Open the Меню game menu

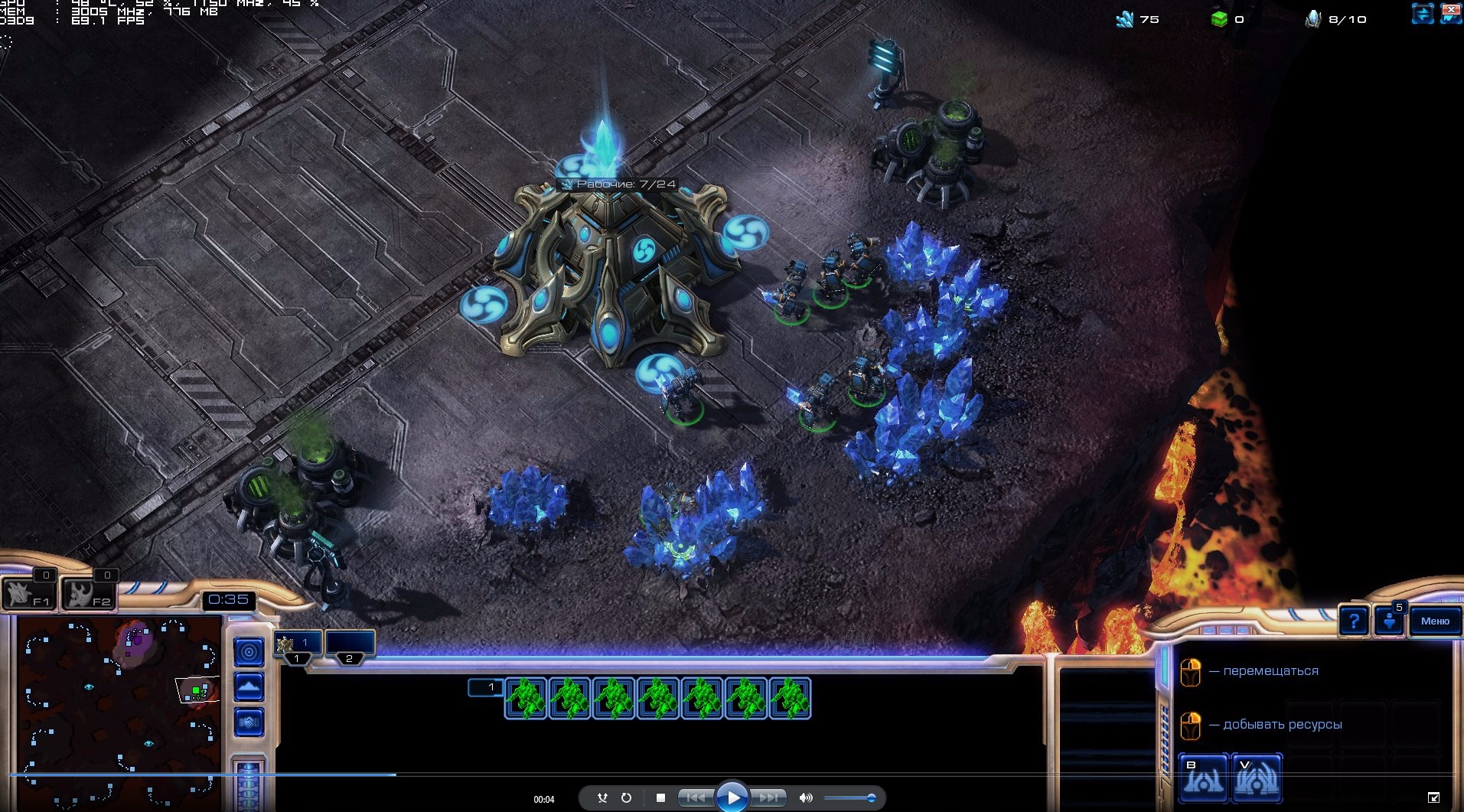point(1434,621)
